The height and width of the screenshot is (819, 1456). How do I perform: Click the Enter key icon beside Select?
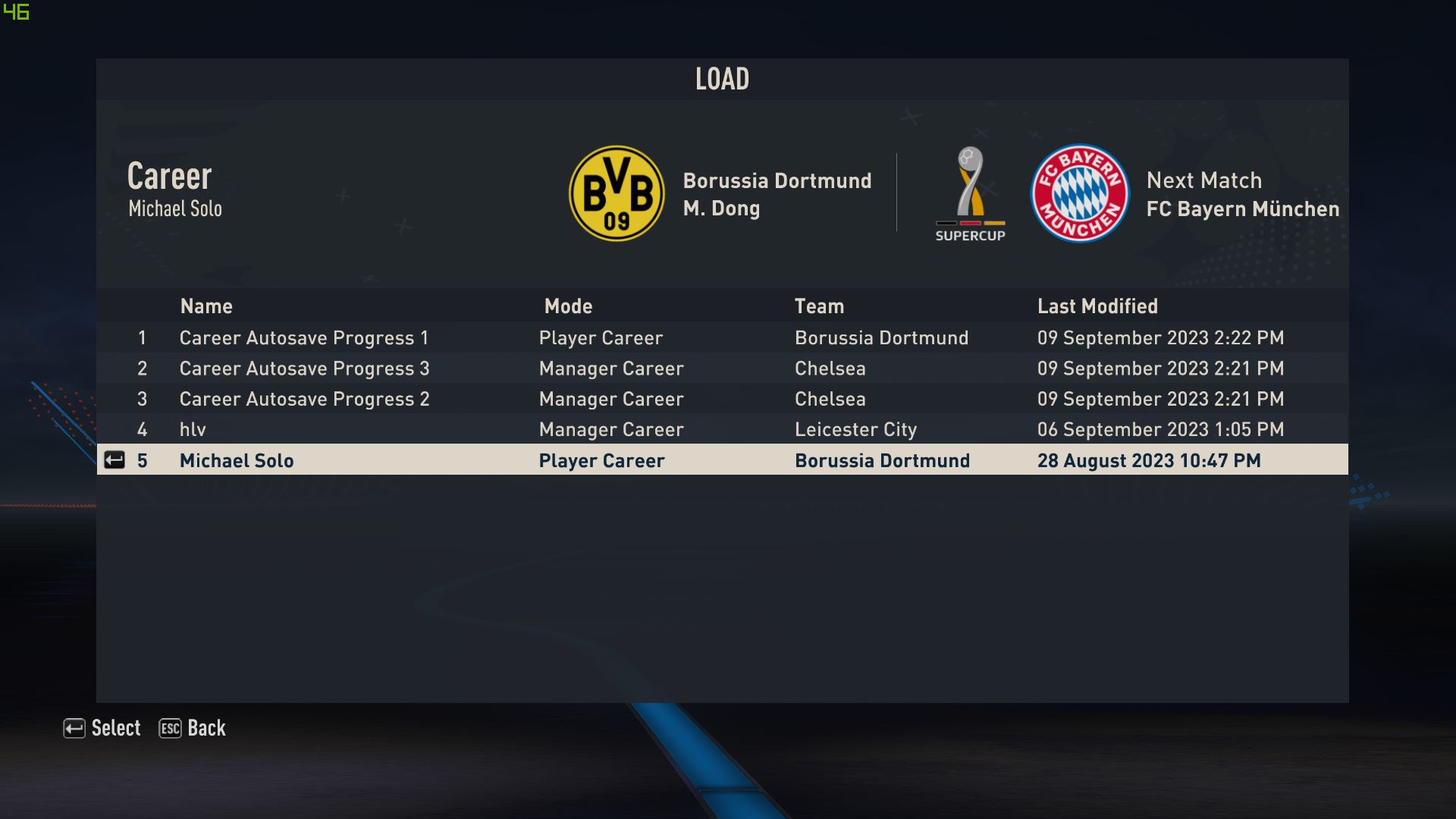(74, 728)
